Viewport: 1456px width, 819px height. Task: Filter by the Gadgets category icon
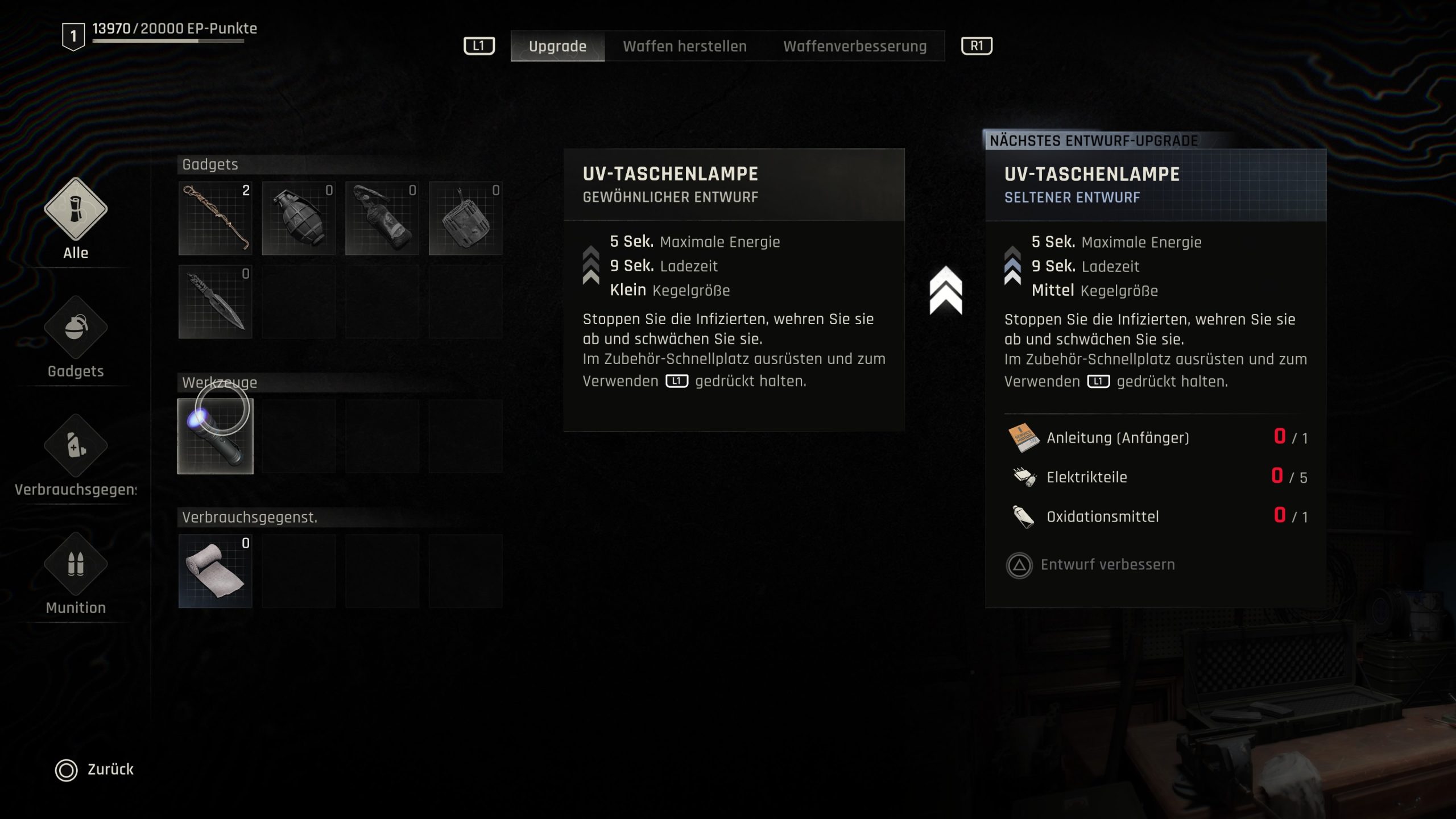tap(76, 328)
